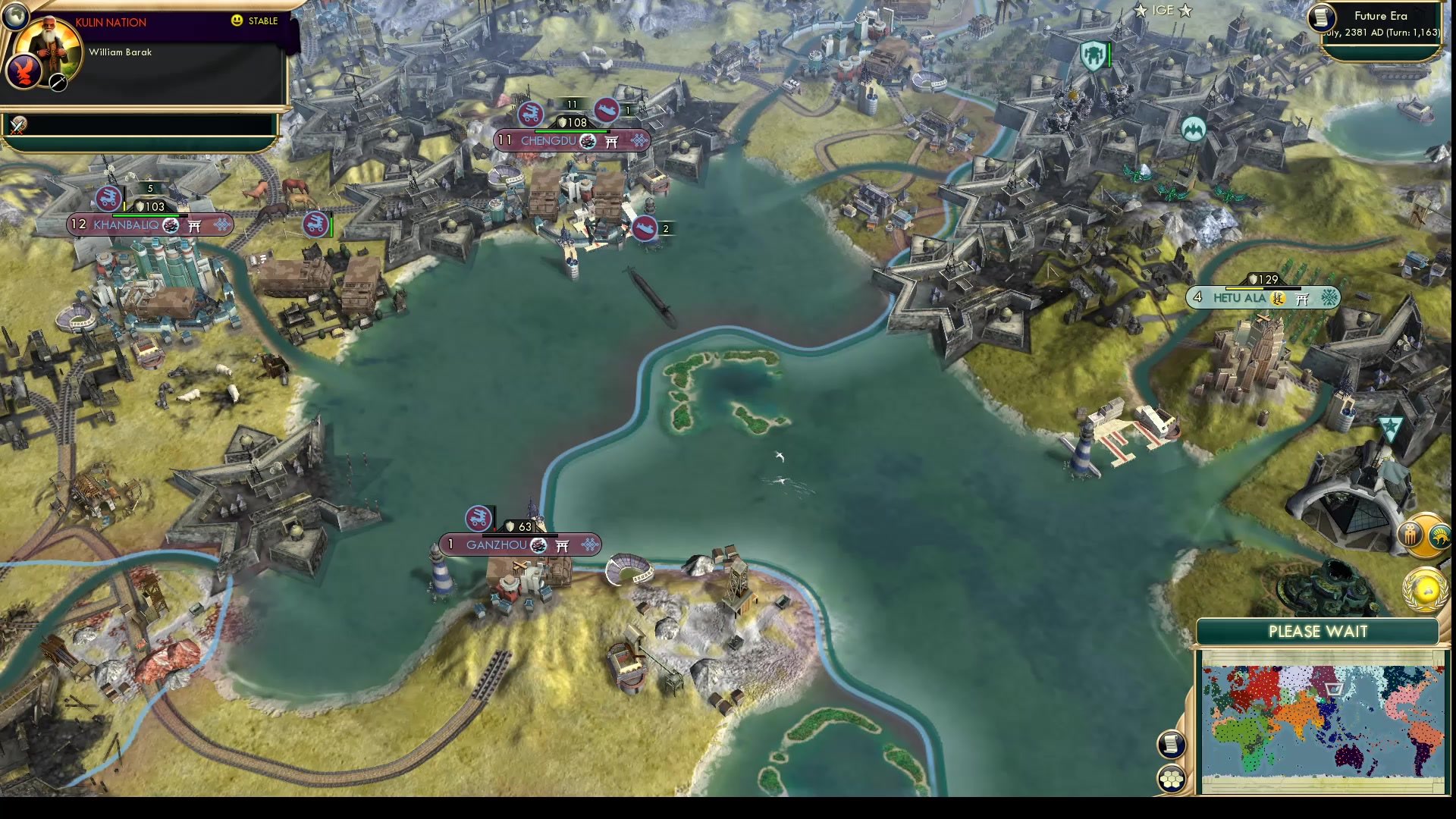Click the PLEASE WAIT notification banner
The width and height of the screenshot is (1456, 819).
click(x=1318, y=631)
